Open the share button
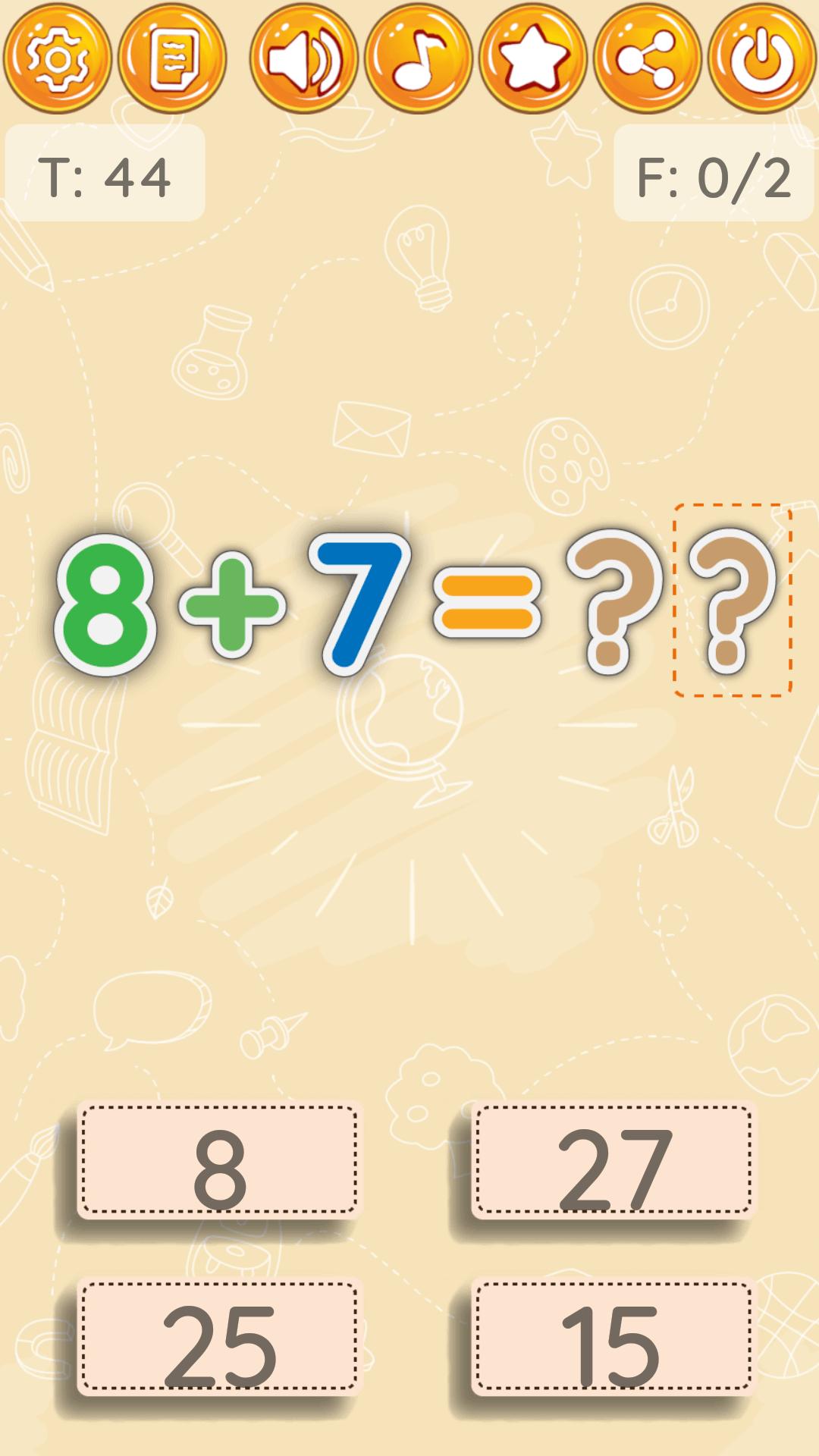The width and height of the screenshot is (819, 1456). pyautogui.click(x=648, y=58)
